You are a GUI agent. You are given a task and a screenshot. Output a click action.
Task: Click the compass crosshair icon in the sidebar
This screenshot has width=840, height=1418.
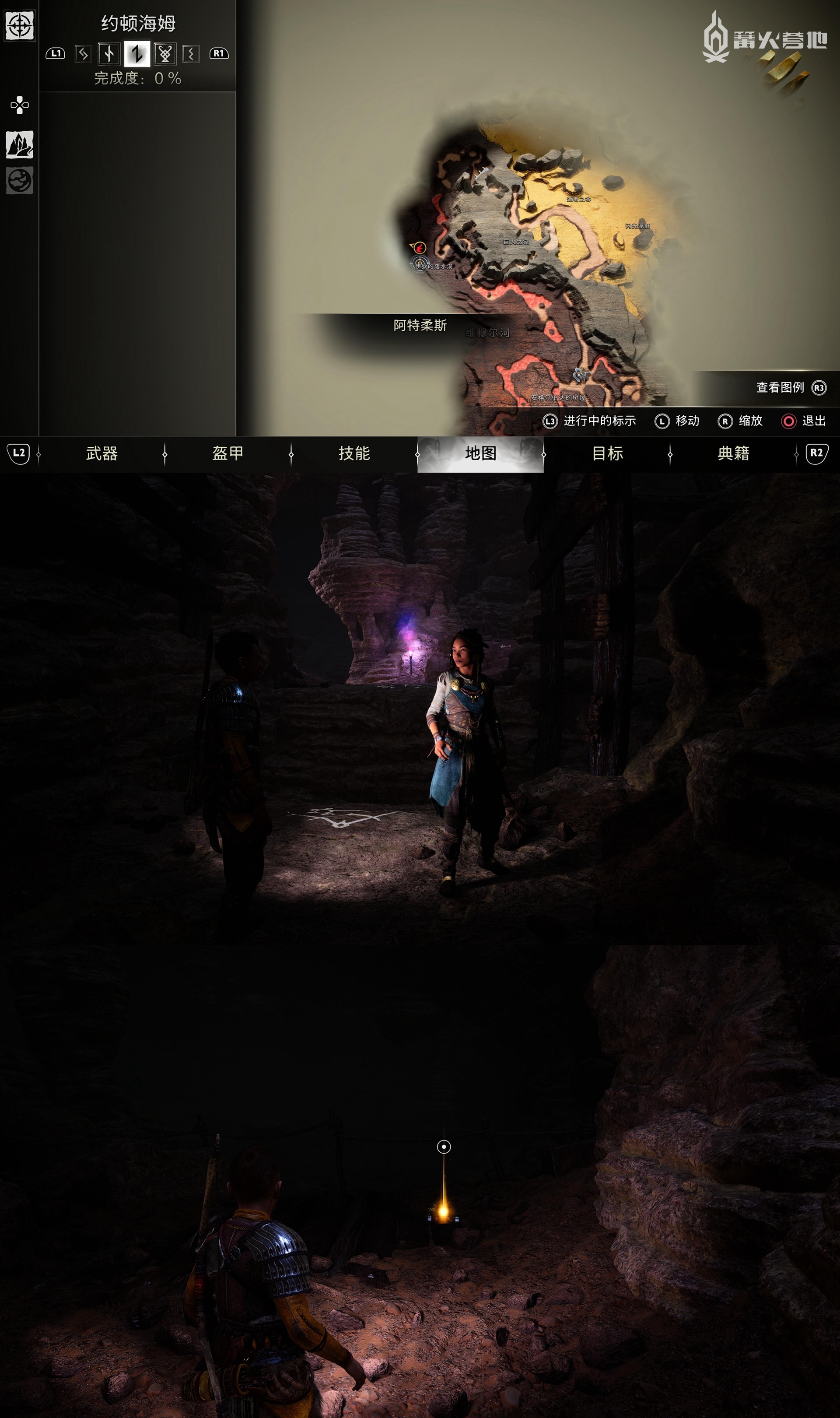20,25
